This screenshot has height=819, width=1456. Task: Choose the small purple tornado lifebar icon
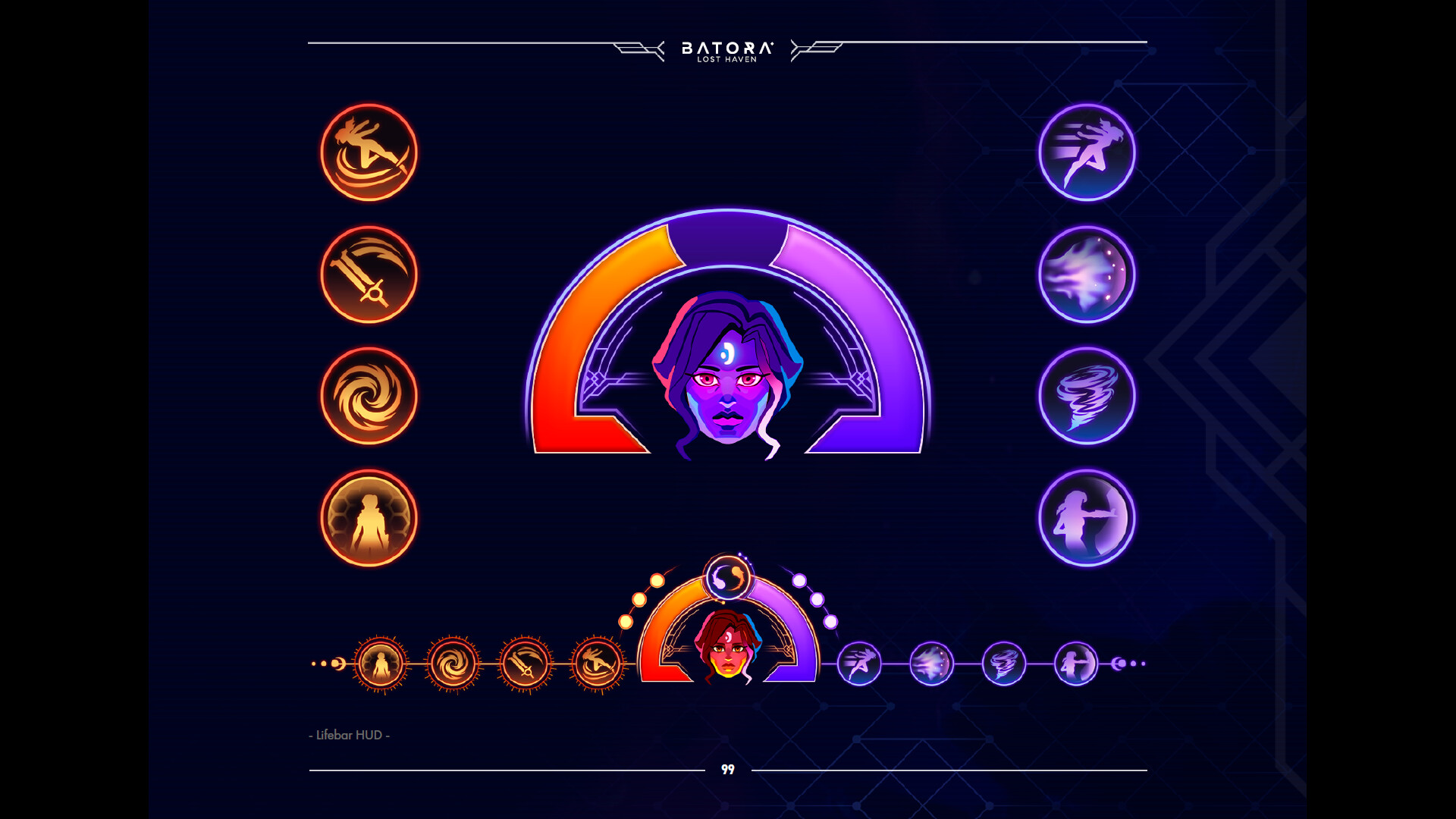[x=1004, y=664]
